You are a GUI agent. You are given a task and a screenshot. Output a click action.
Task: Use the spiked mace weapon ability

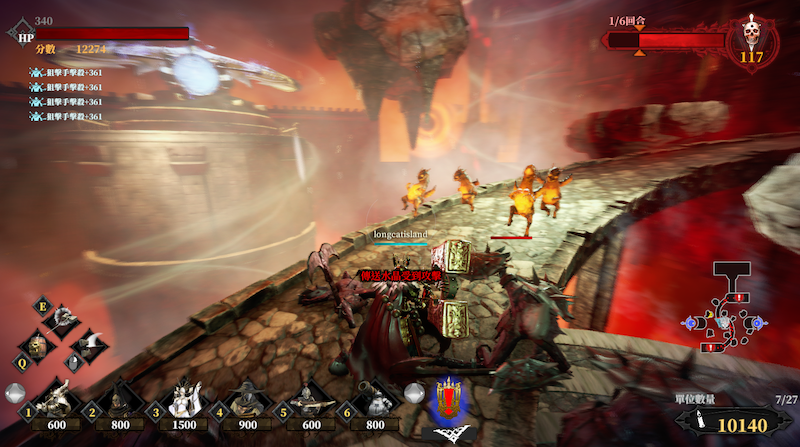coord(63,321)
